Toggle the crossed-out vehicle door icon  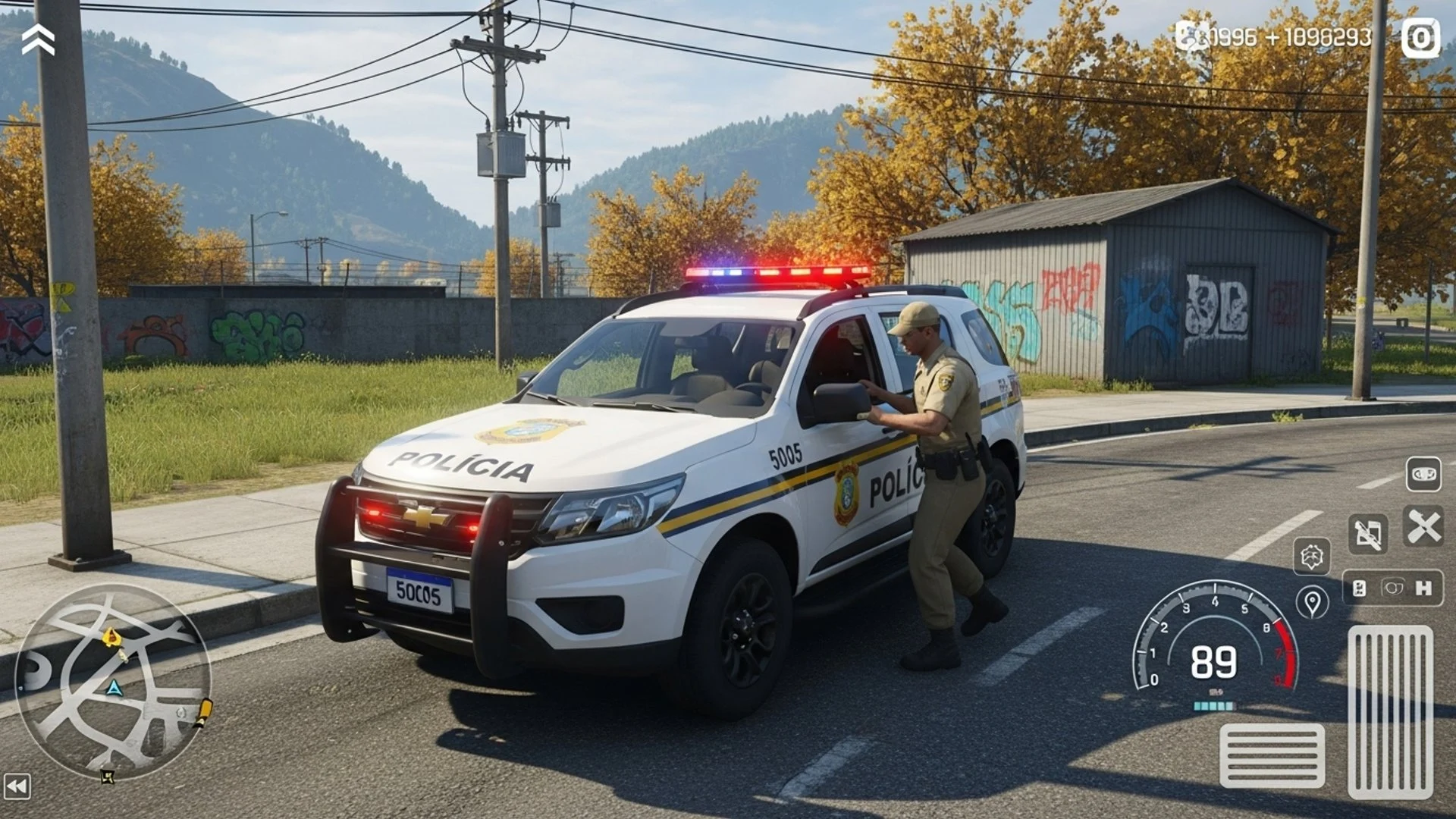(x=1367, y=534)
